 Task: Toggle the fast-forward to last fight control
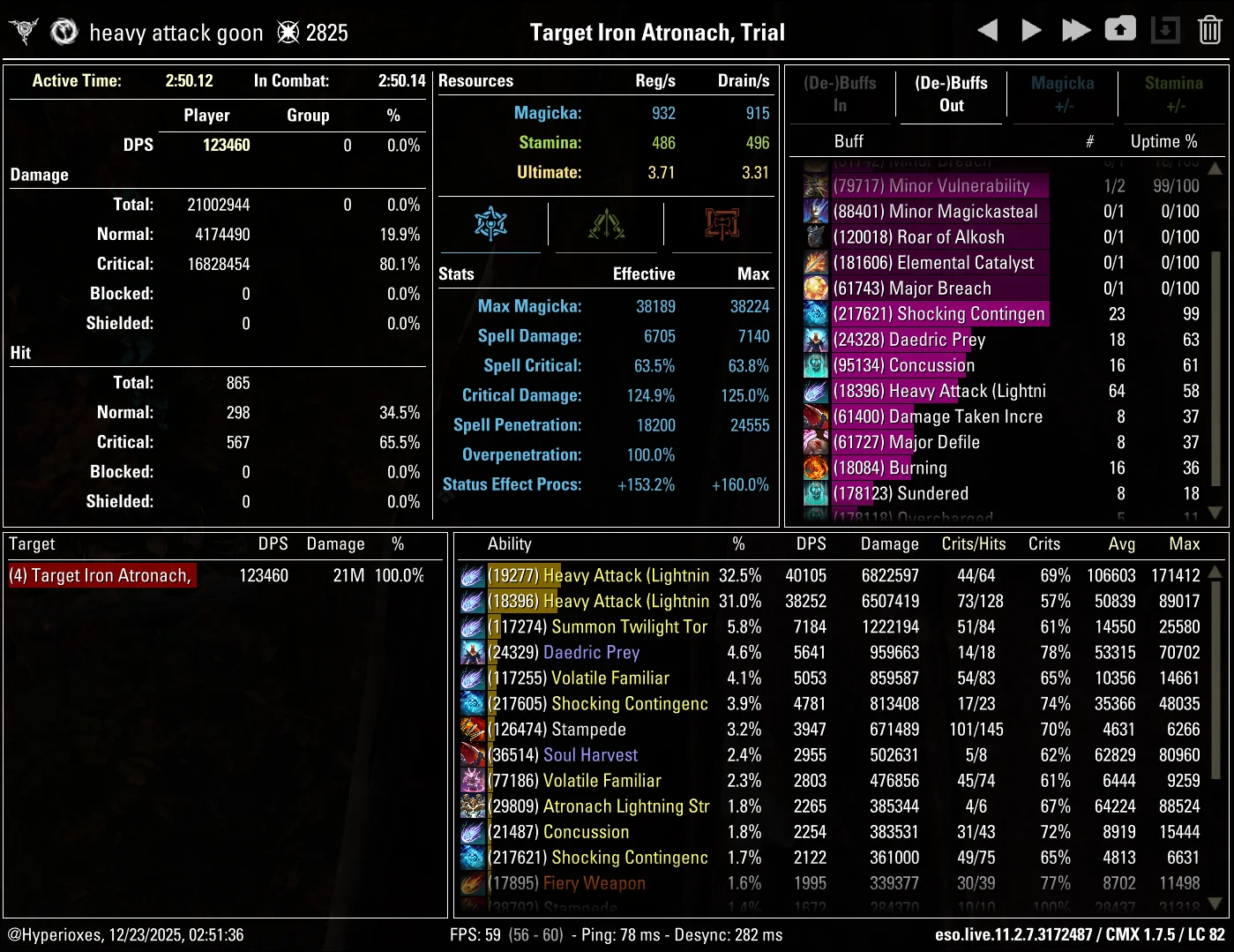point(1076,29)
